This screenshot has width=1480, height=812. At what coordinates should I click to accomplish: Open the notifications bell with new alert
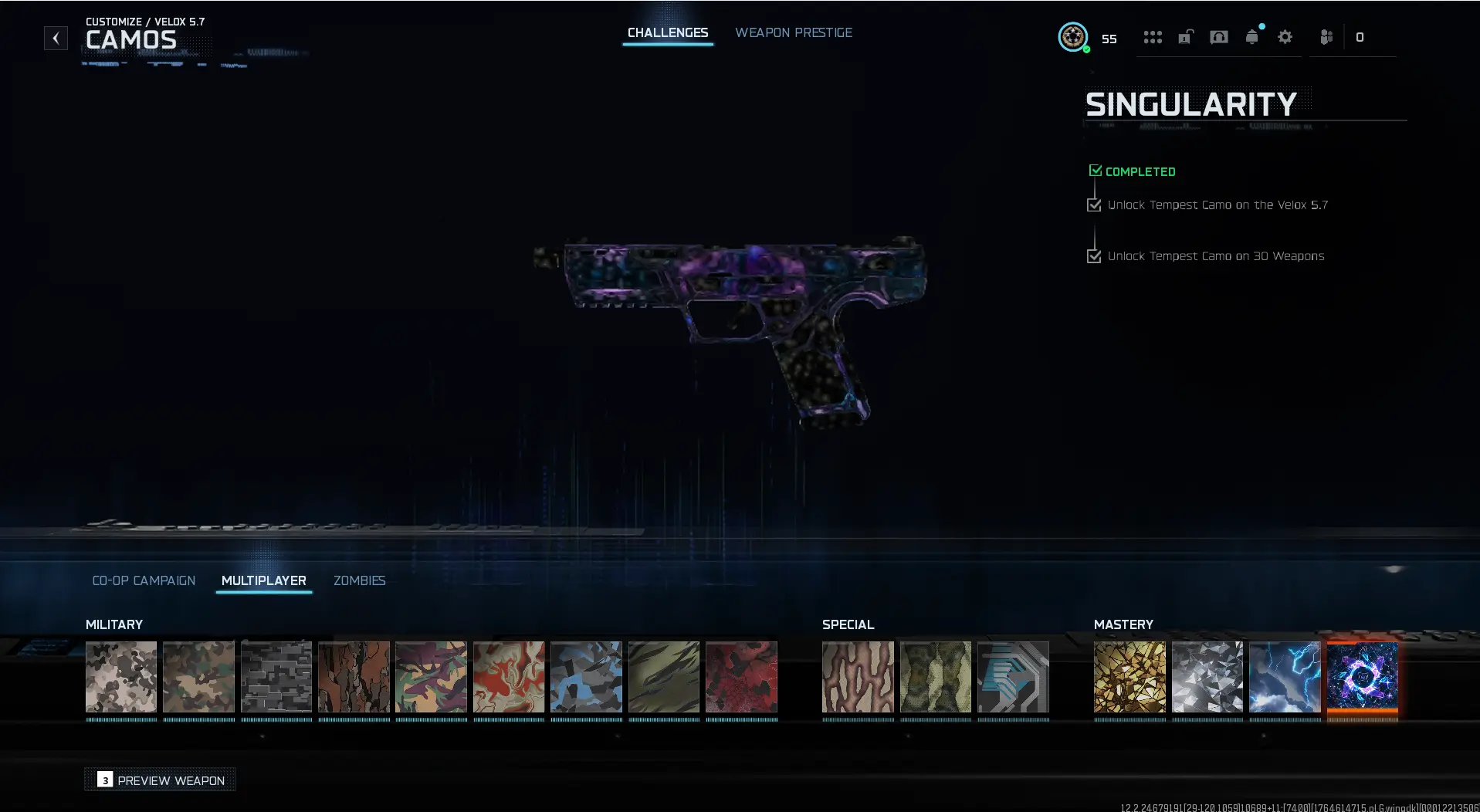1251,37
